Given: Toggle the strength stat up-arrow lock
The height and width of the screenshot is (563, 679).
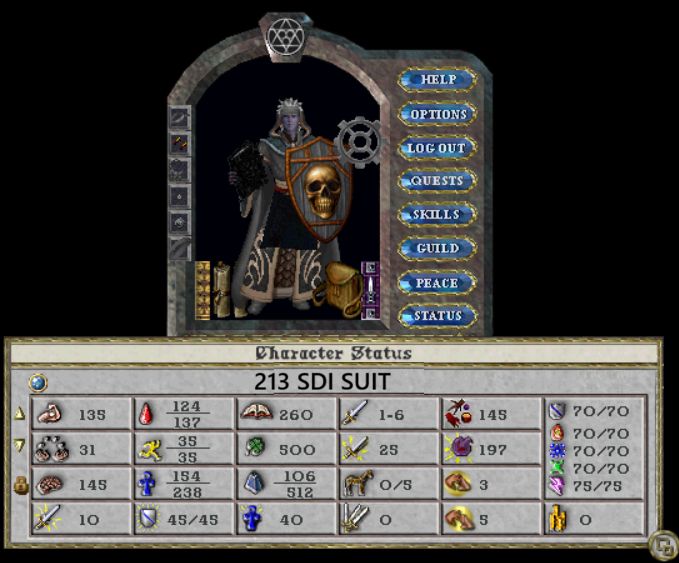Looking at the screenshot, I should 20,413.
